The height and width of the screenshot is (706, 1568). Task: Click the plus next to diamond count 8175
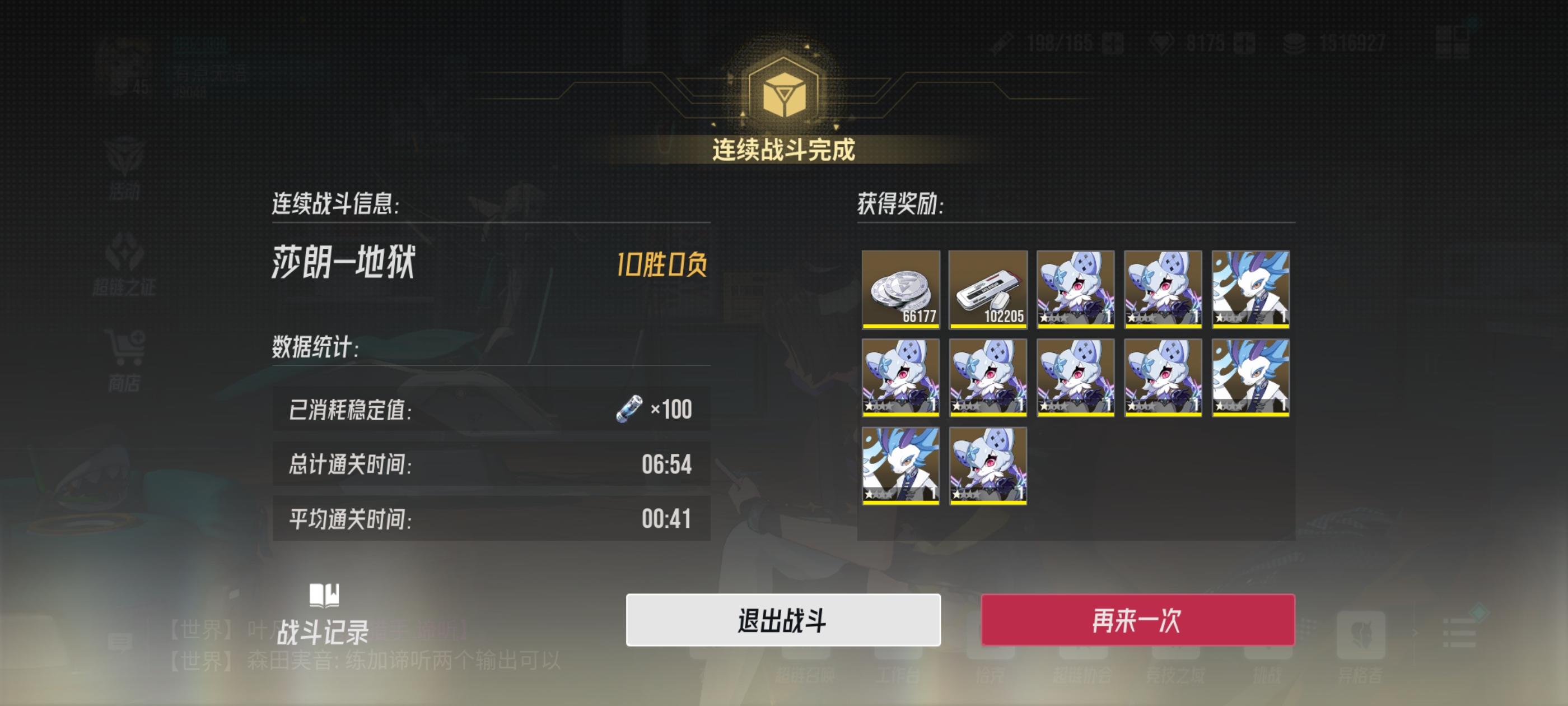[x=1245, y=44]
